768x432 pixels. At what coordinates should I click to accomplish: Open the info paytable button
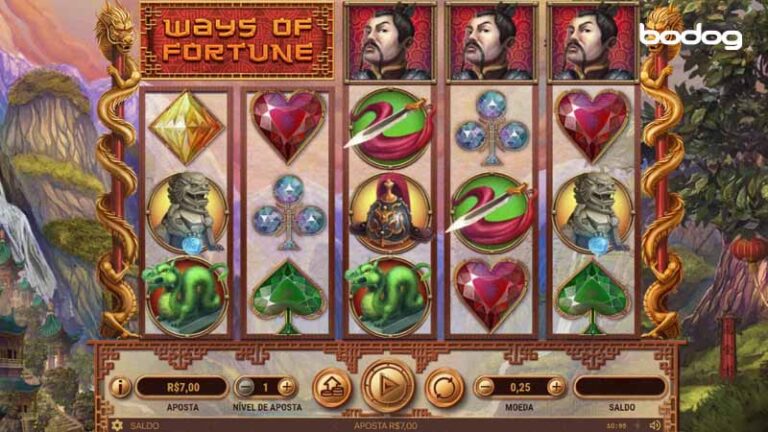120,387
